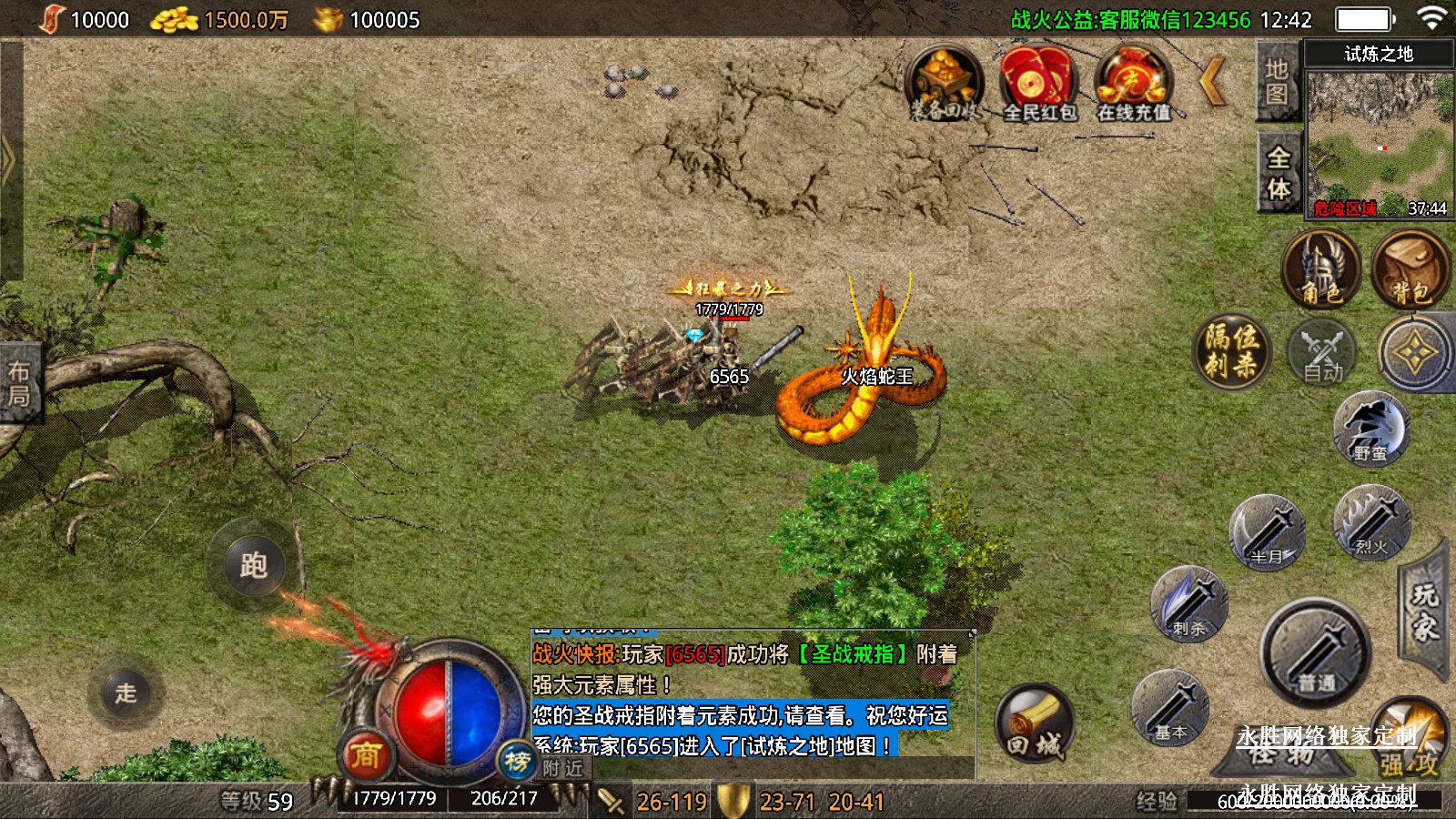Open the 在线充值 recharge shop
The height and width of the screenshot is (819, 1456).
point(1131,84)
